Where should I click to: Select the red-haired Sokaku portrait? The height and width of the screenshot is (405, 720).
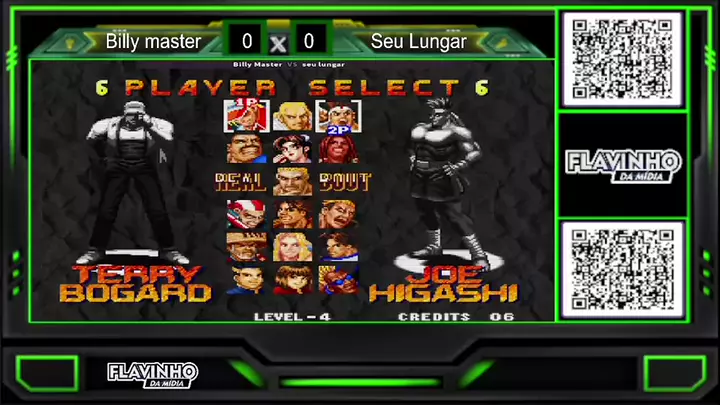point(338,149)
